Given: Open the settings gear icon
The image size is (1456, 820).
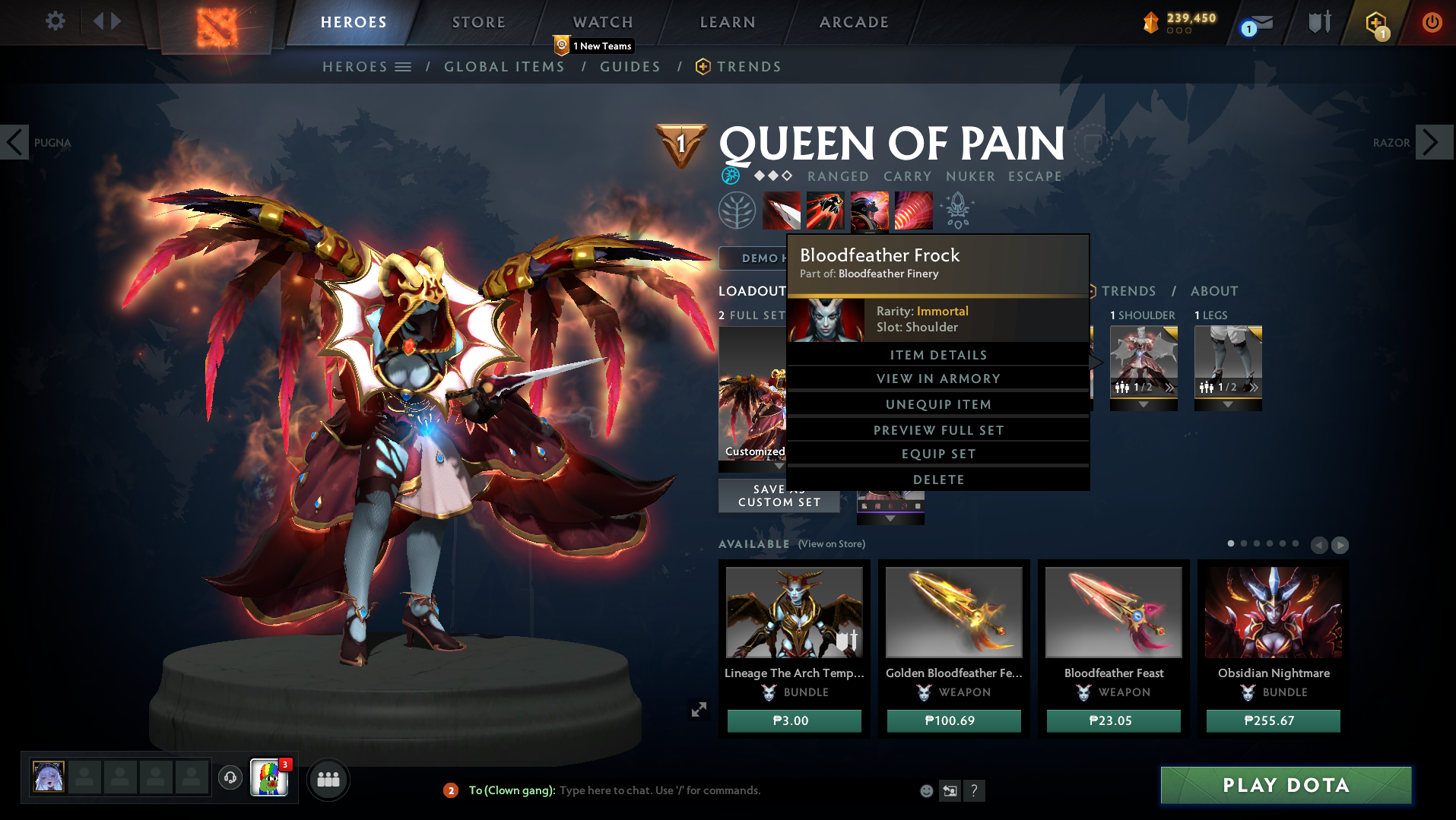Looking at the screenshot, I should tap(53, 22).
